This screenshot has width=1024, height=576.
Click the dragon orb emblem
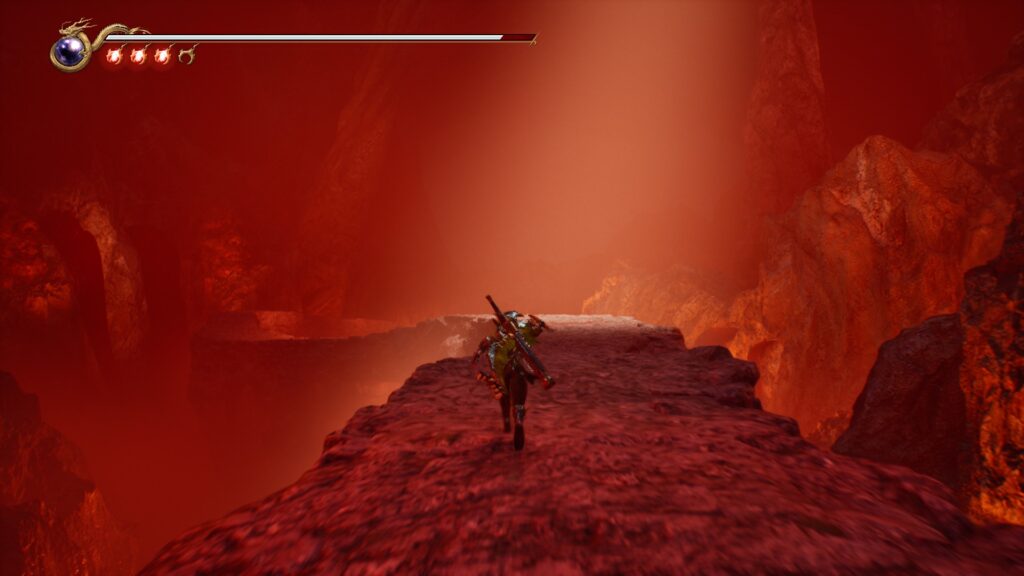[69, 51]
